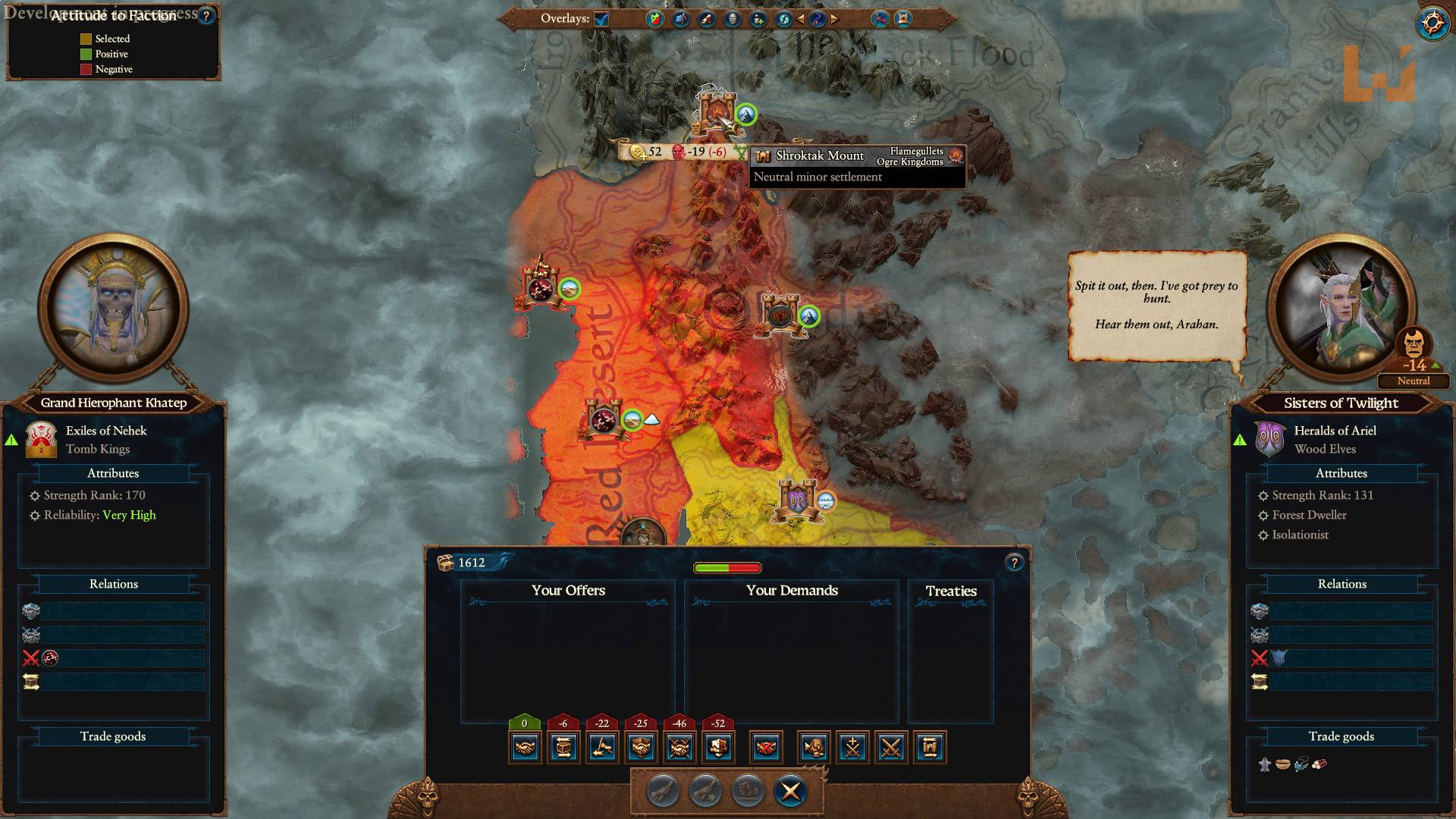Click the confederation proposal icon
The image size is (1456, 819).
click(x=718, y=747)
